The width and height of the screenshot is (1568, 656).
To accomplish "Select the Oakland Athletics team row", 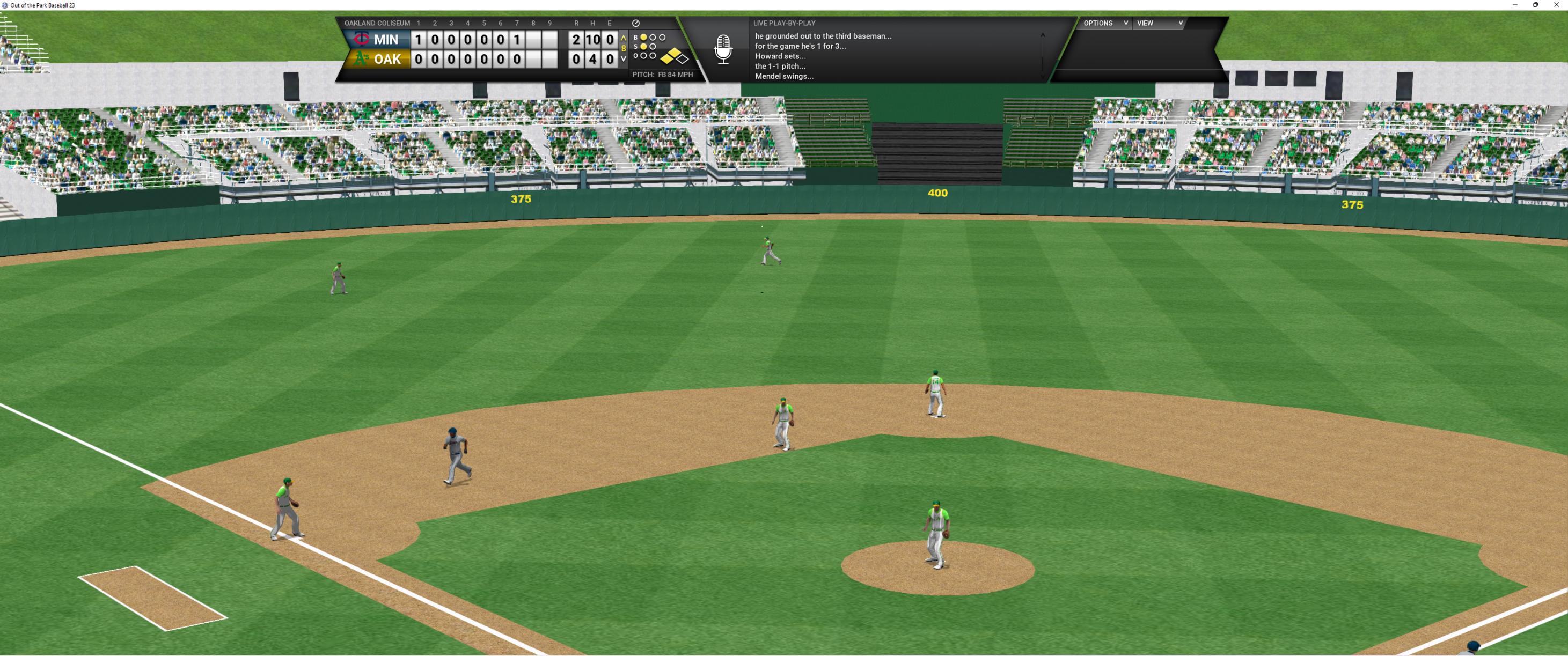I will pos(378,59).
